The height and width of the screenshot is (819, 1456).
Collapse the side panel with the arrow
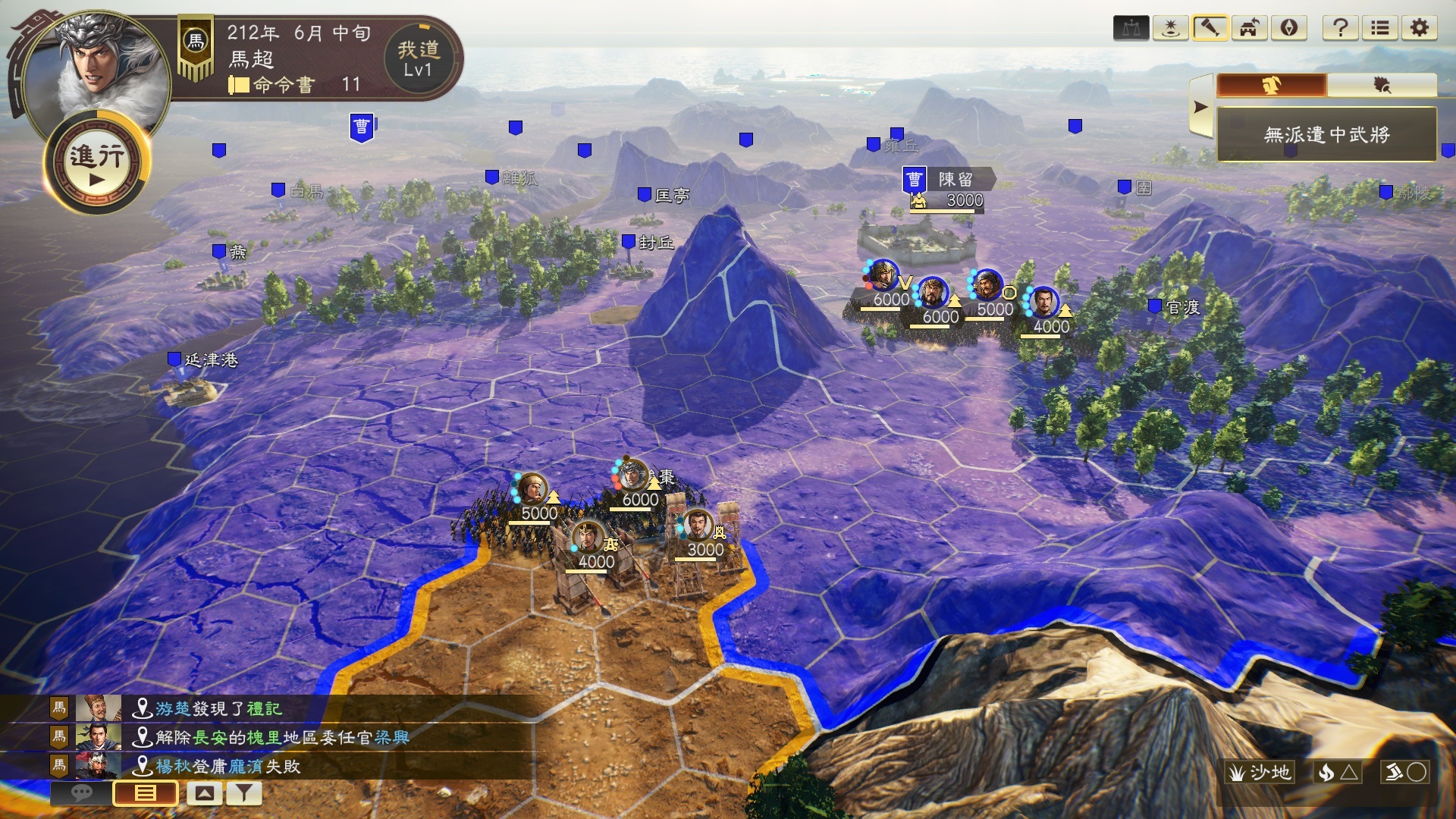pyautogui.click(x=1200, y=107)
